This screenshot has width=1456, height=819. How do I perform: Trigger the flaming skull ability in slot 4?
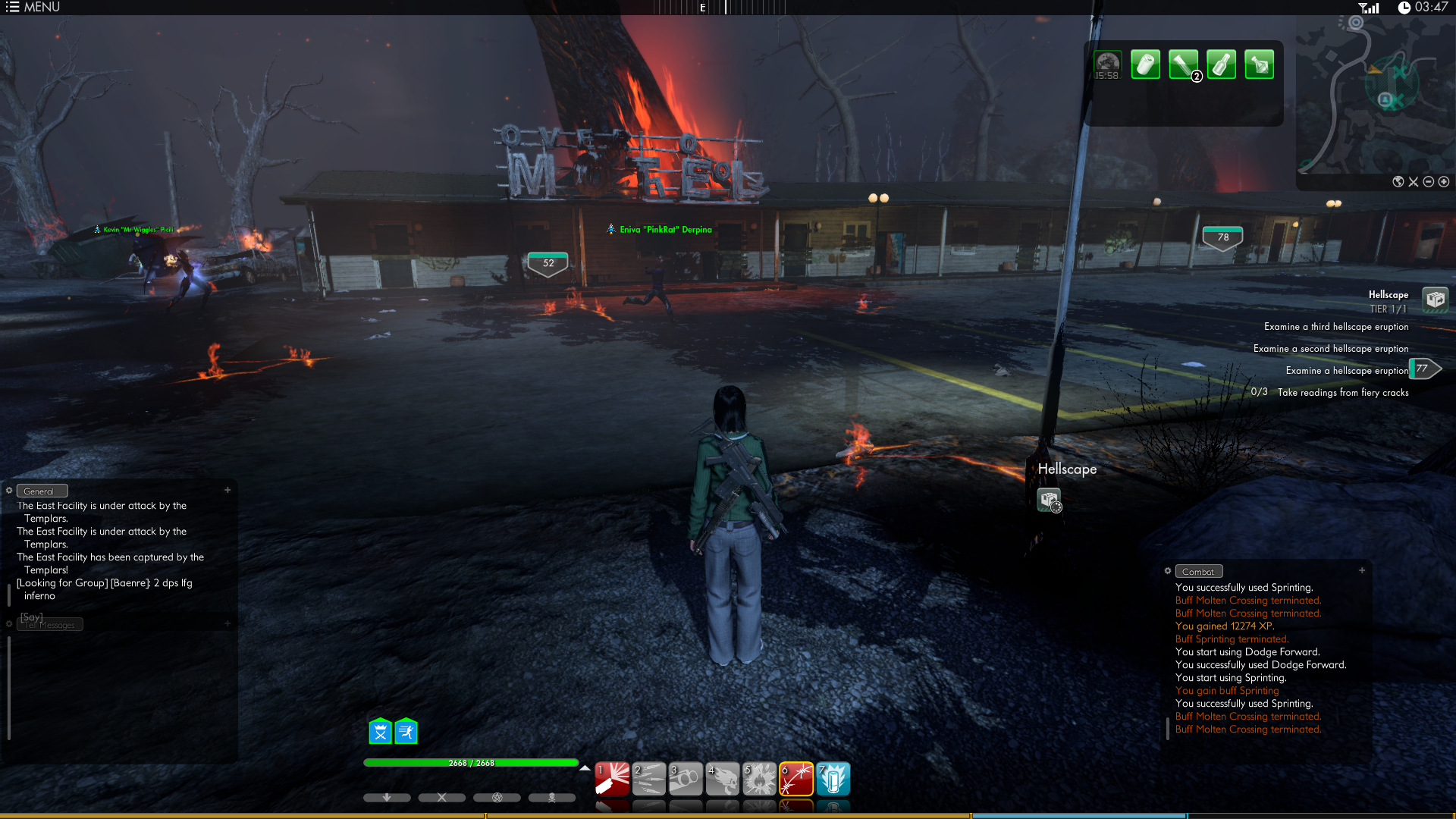tap(723, 779)
